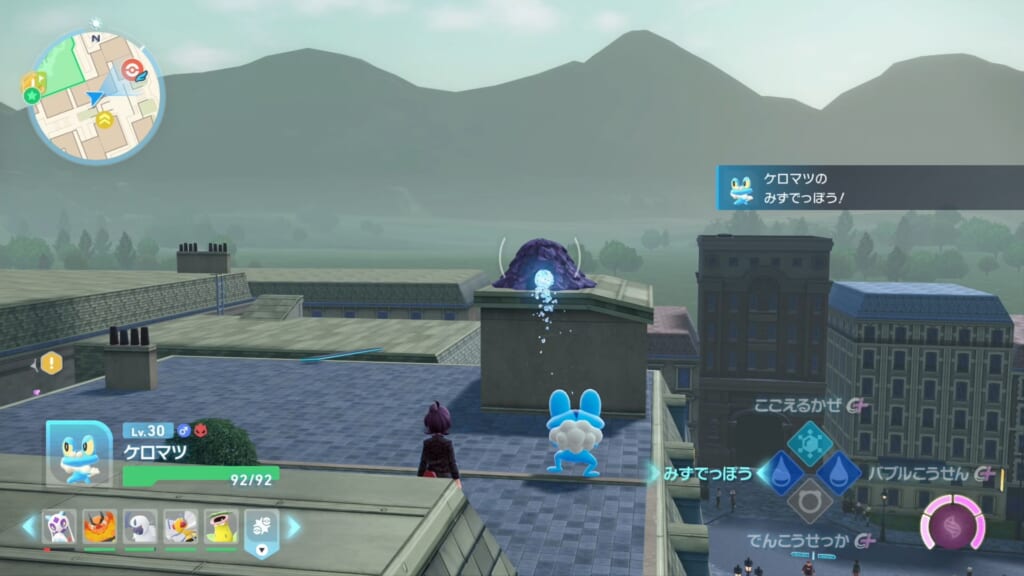1024x576 pixels.
Task: Use the こごえるかぜ ice move diamond
Action: pos(809,443)
